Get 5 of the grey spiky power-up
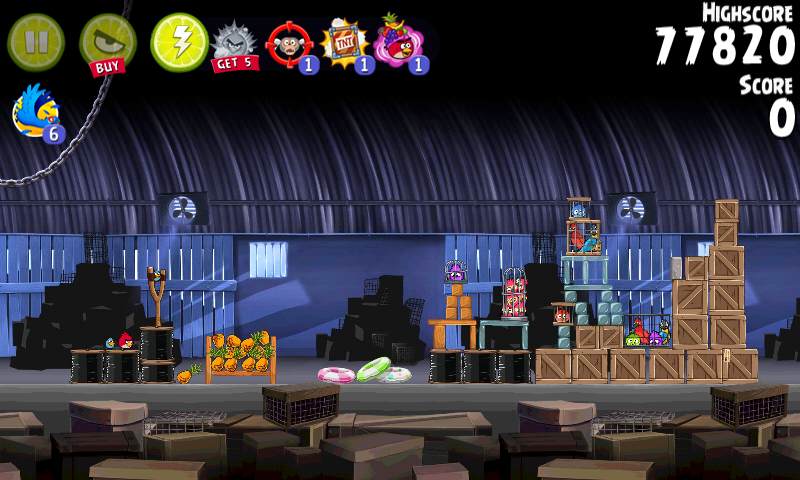The image size is (800, 480). pos(235,45)
